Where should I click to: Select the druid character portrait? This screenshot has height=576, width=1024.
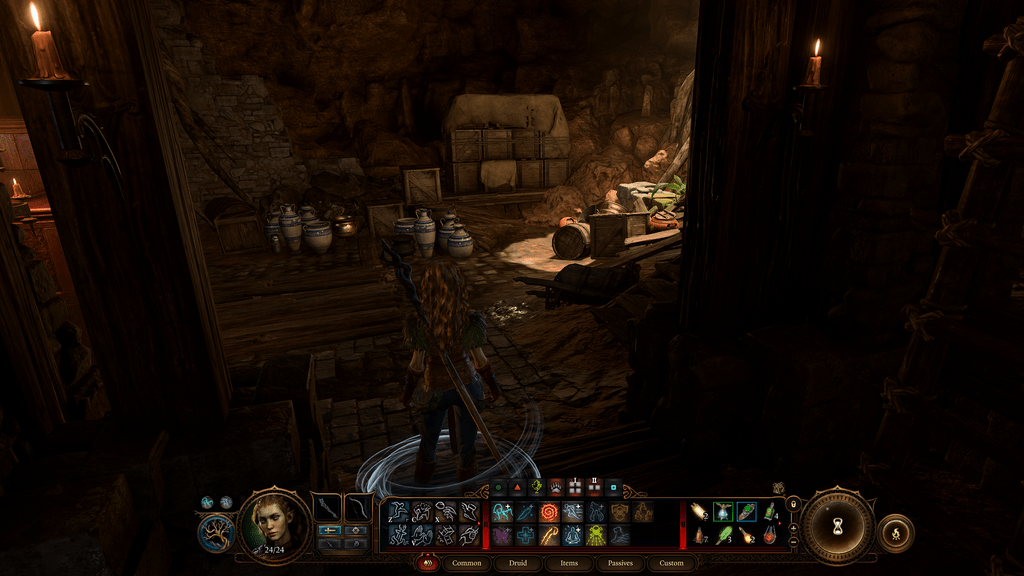pyautogui.click(x=274, y=523)
